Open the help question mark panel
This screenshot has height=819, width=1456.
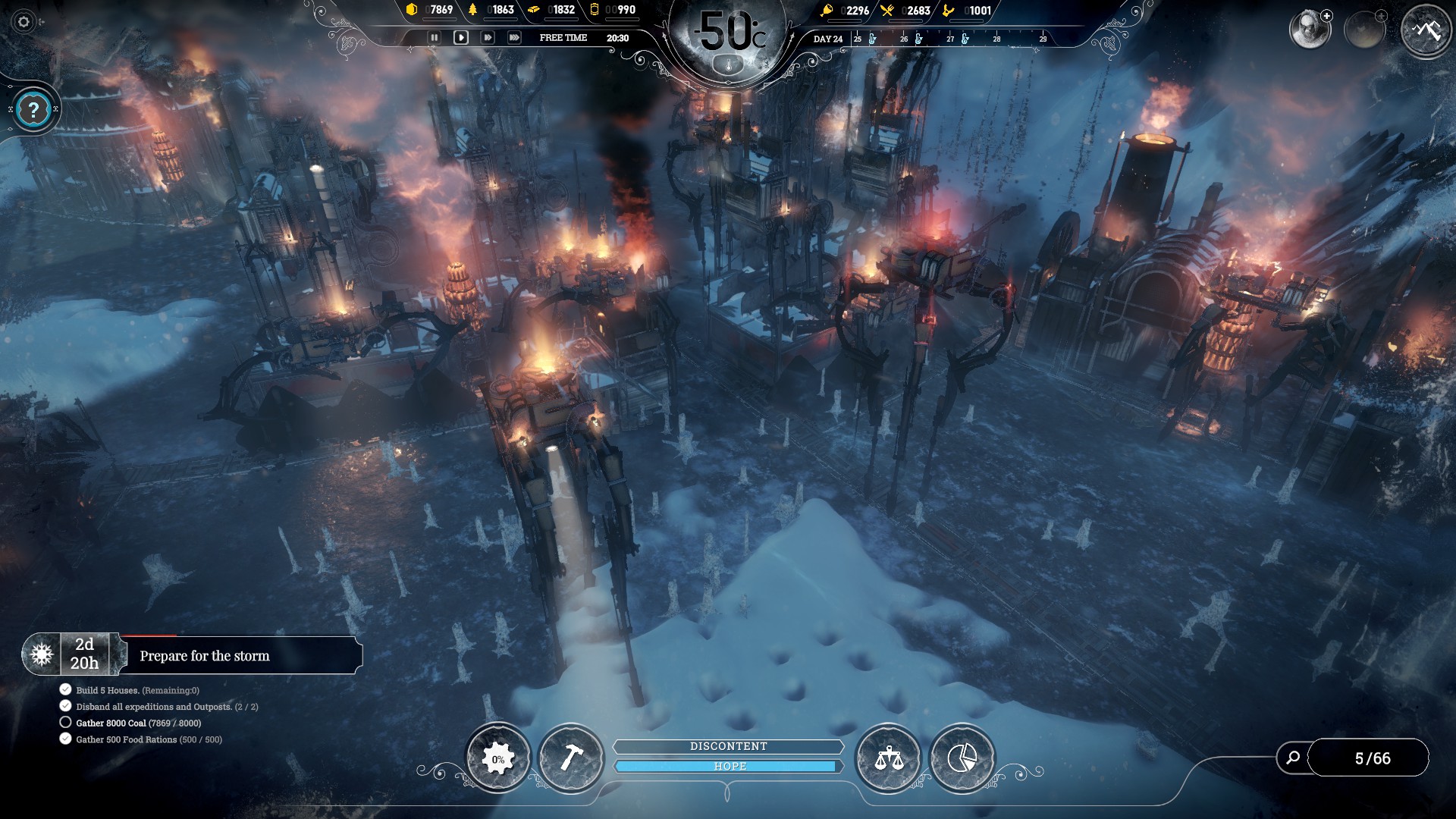[32, 109]
